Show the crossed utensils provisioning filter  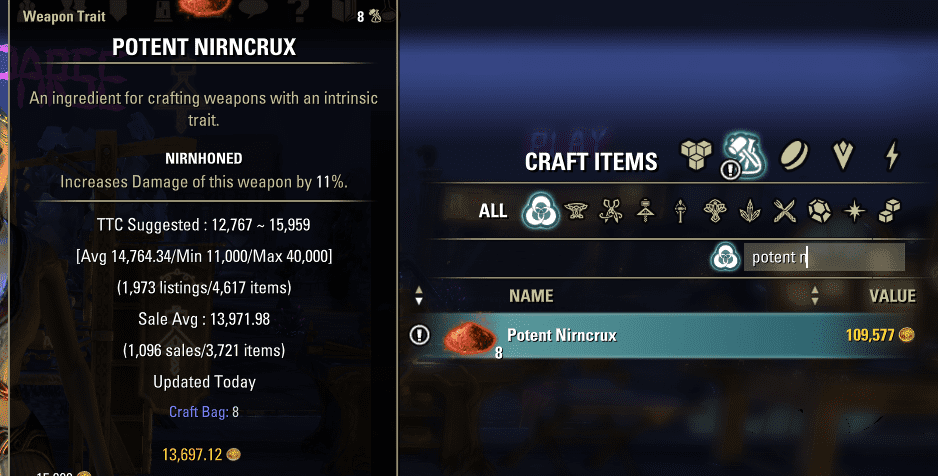tap(786, 211)
